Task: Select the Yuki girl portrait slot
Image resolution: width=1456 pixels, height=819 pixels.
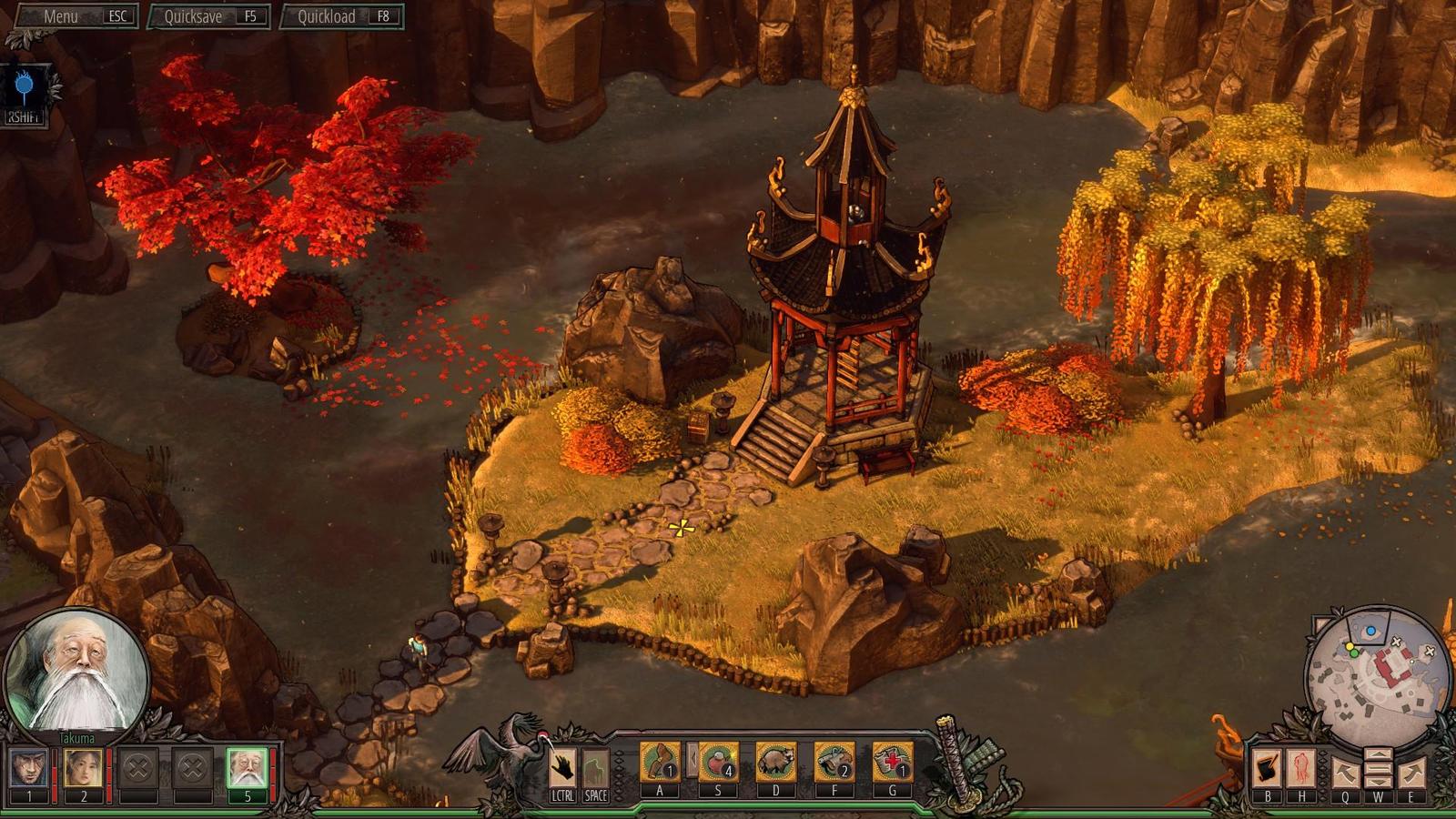Action: click(83, 769)
